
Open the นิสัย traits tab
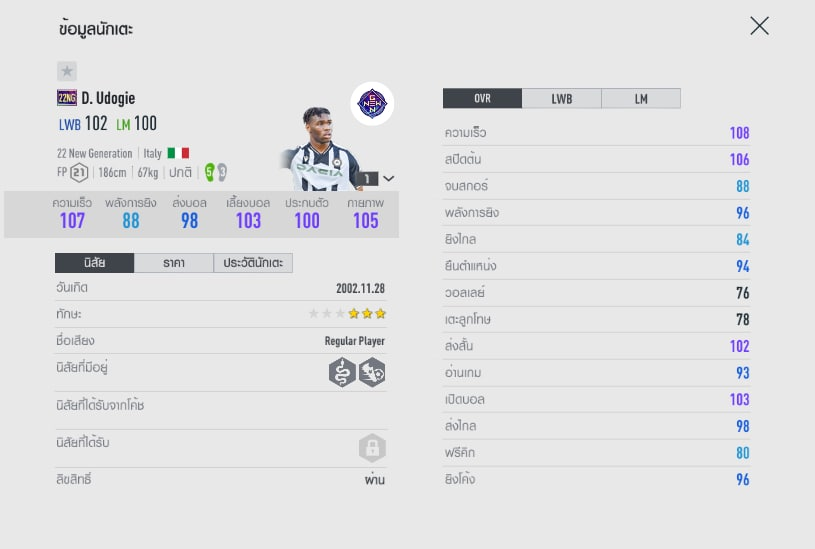[x=94, y=263]
